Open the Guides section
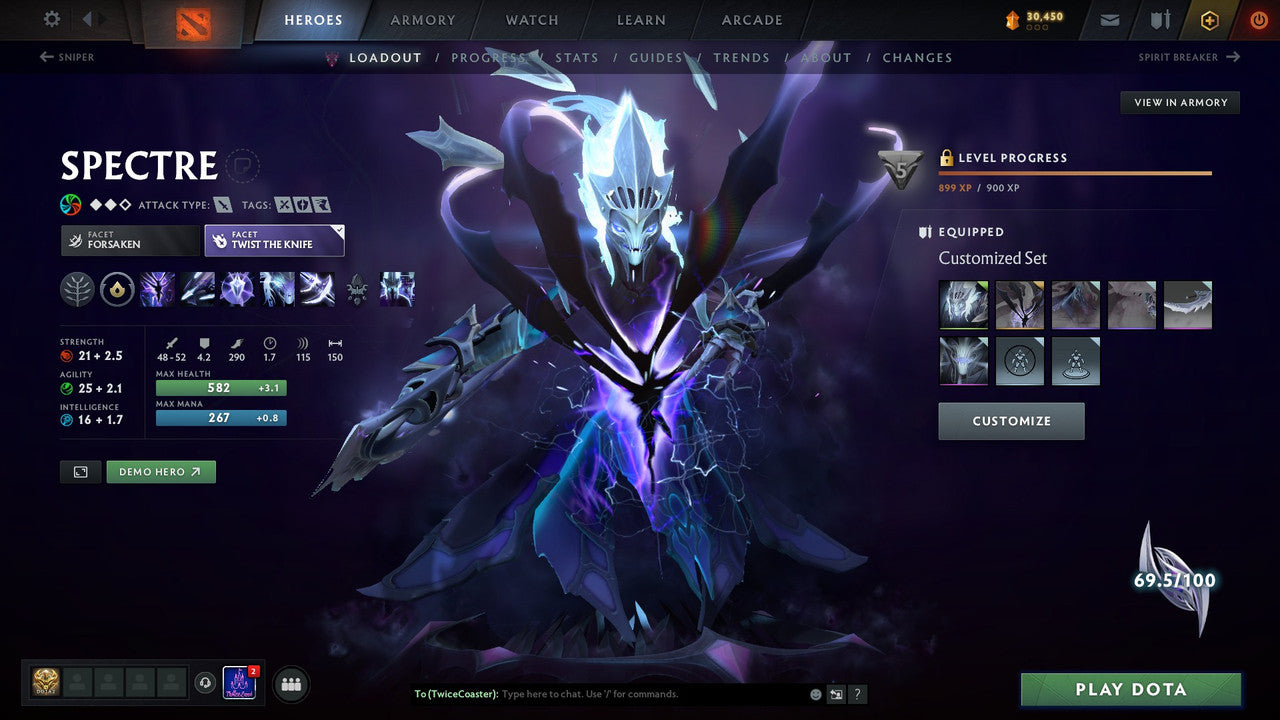The height and width of the screenshot is (720, 1280). pyautogui.click(x=656, y=57)
